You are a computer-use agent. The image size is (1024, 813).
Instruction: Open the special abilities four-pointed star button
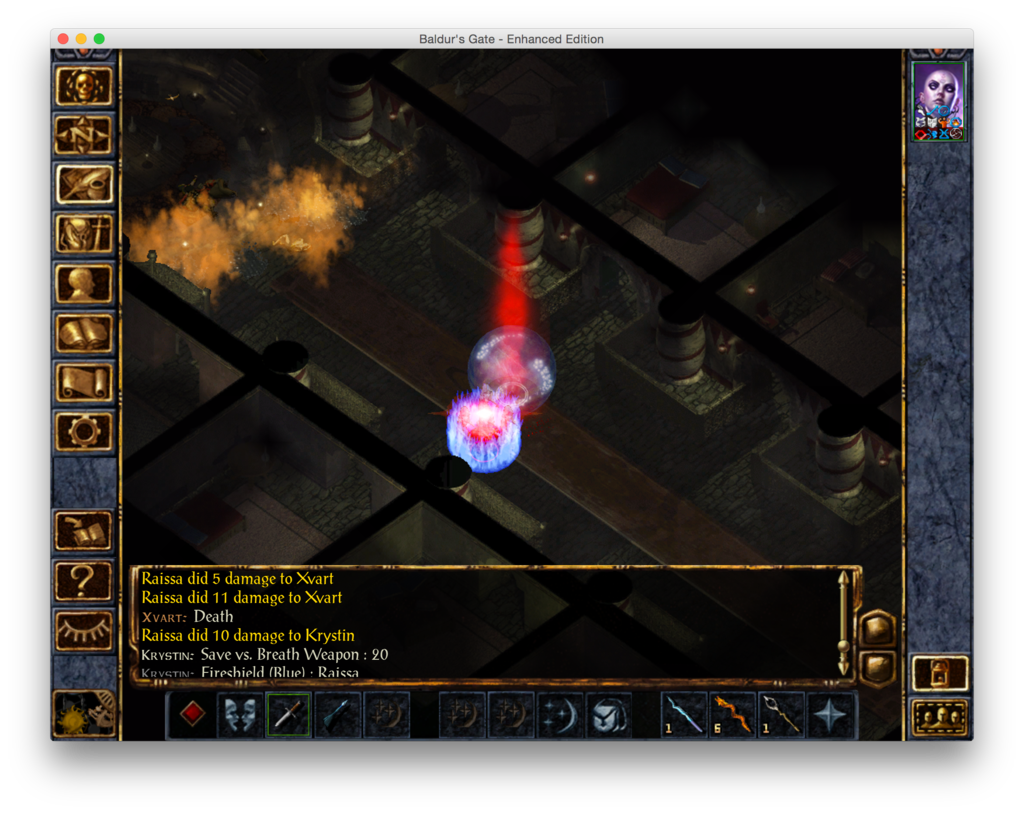click(x=831, y=714)
